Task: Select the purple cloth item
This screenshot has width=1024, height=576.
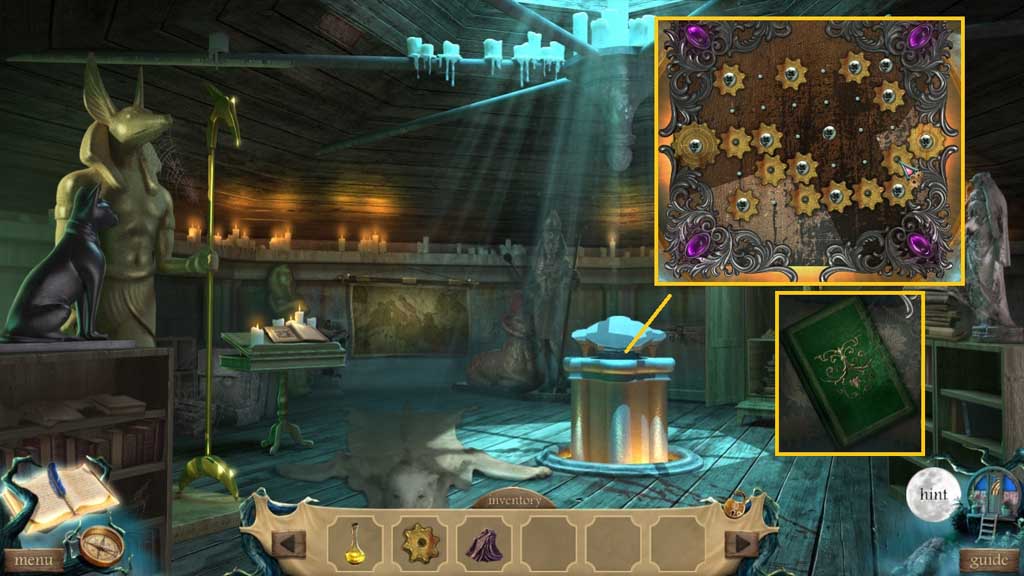Action: click(486, 544)
